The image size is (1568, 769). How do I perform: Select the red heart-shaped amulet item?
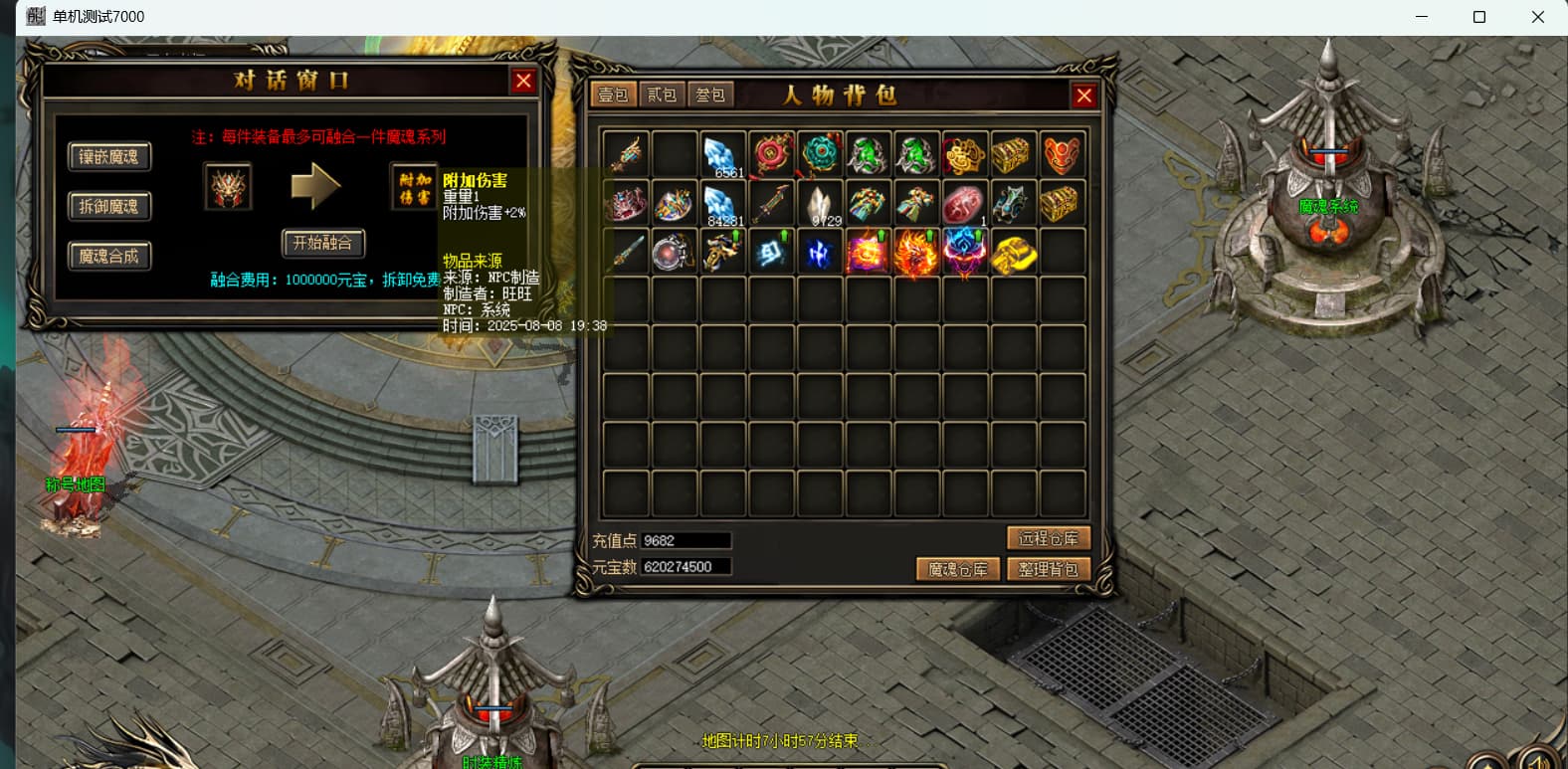[1062, 155]
